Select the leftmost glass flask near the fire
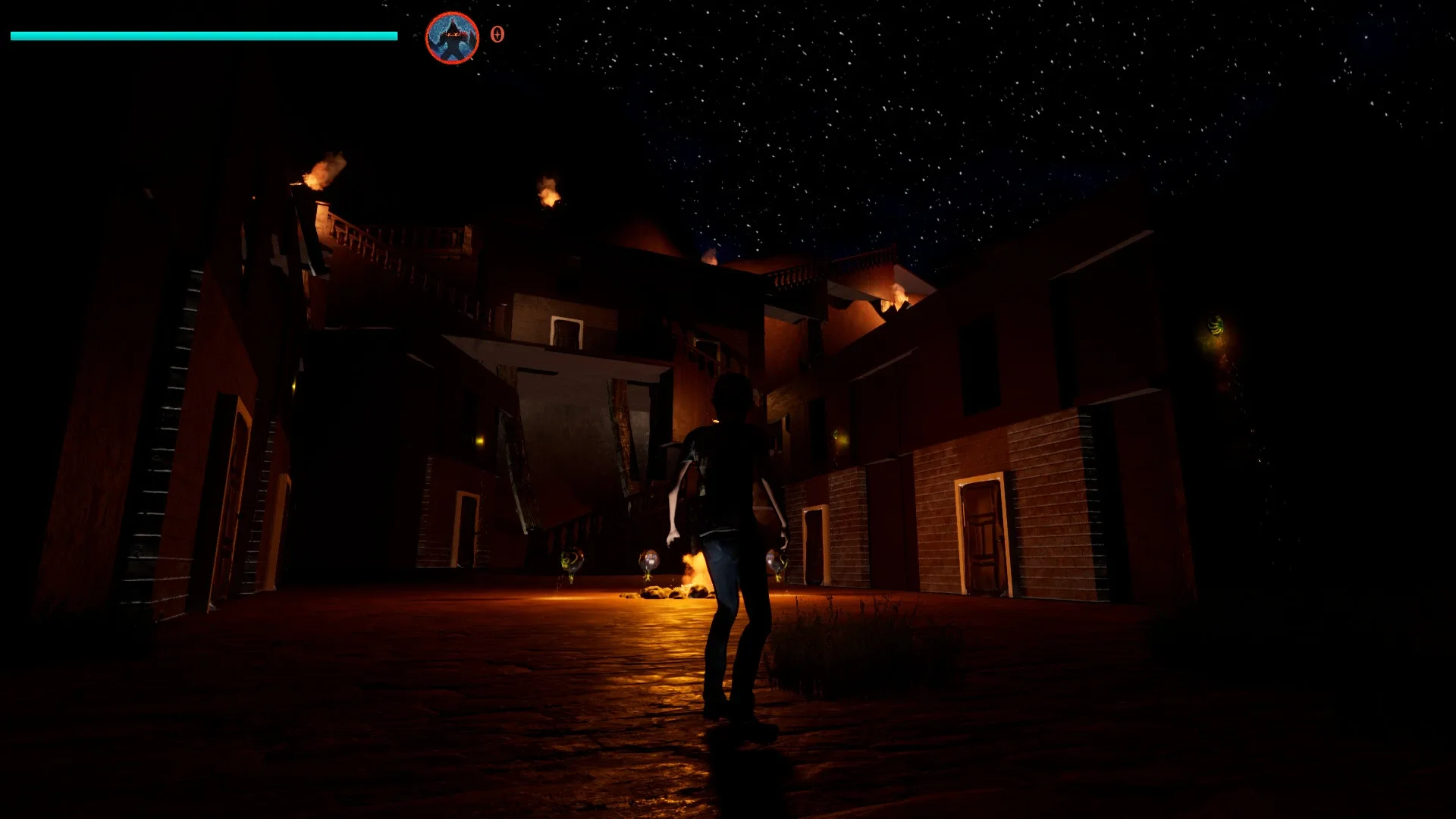Viewport: 1456px width, 819px height. pyautogui.click(x=569, y=561)
